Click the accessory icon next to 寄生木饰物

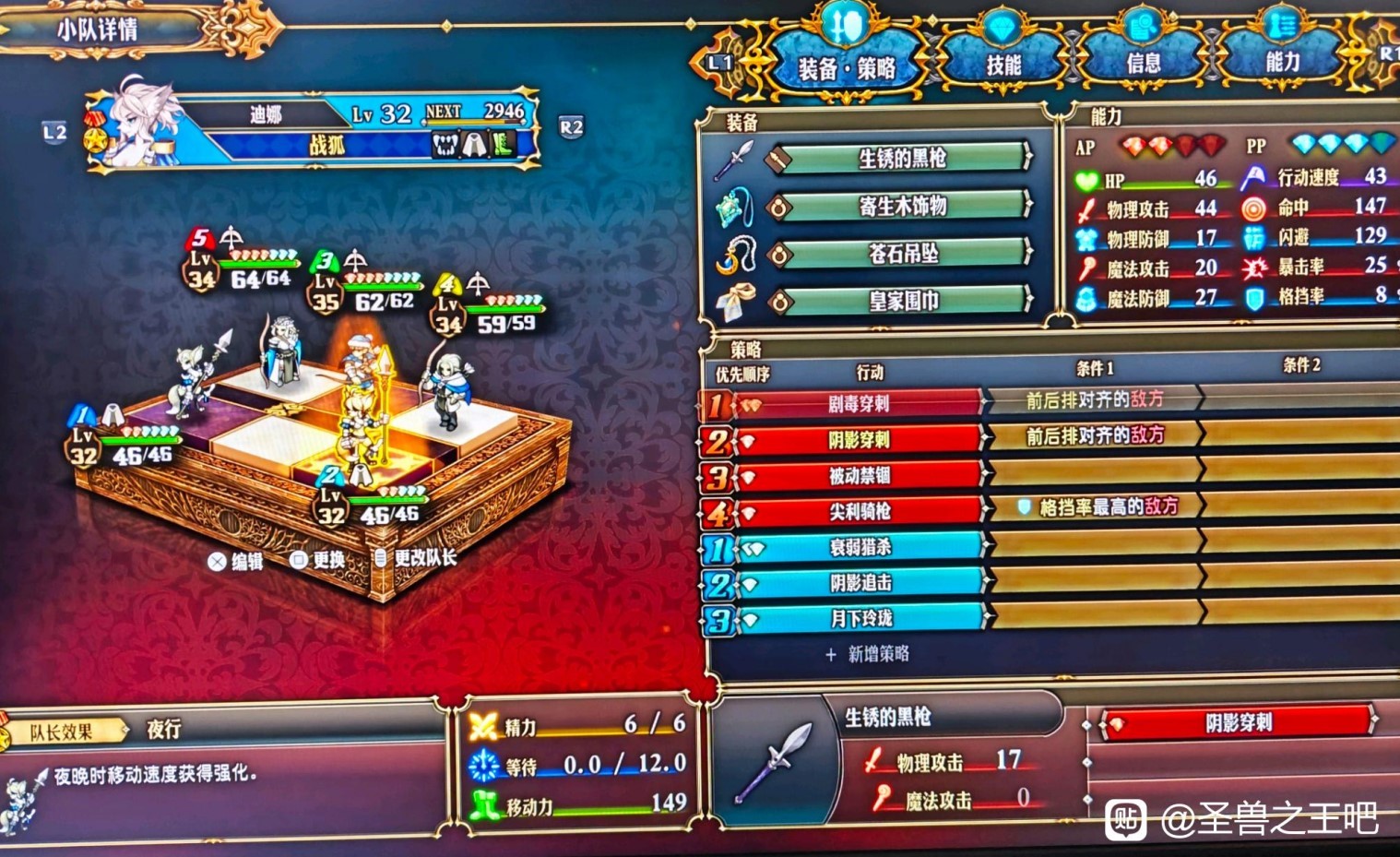733,206
